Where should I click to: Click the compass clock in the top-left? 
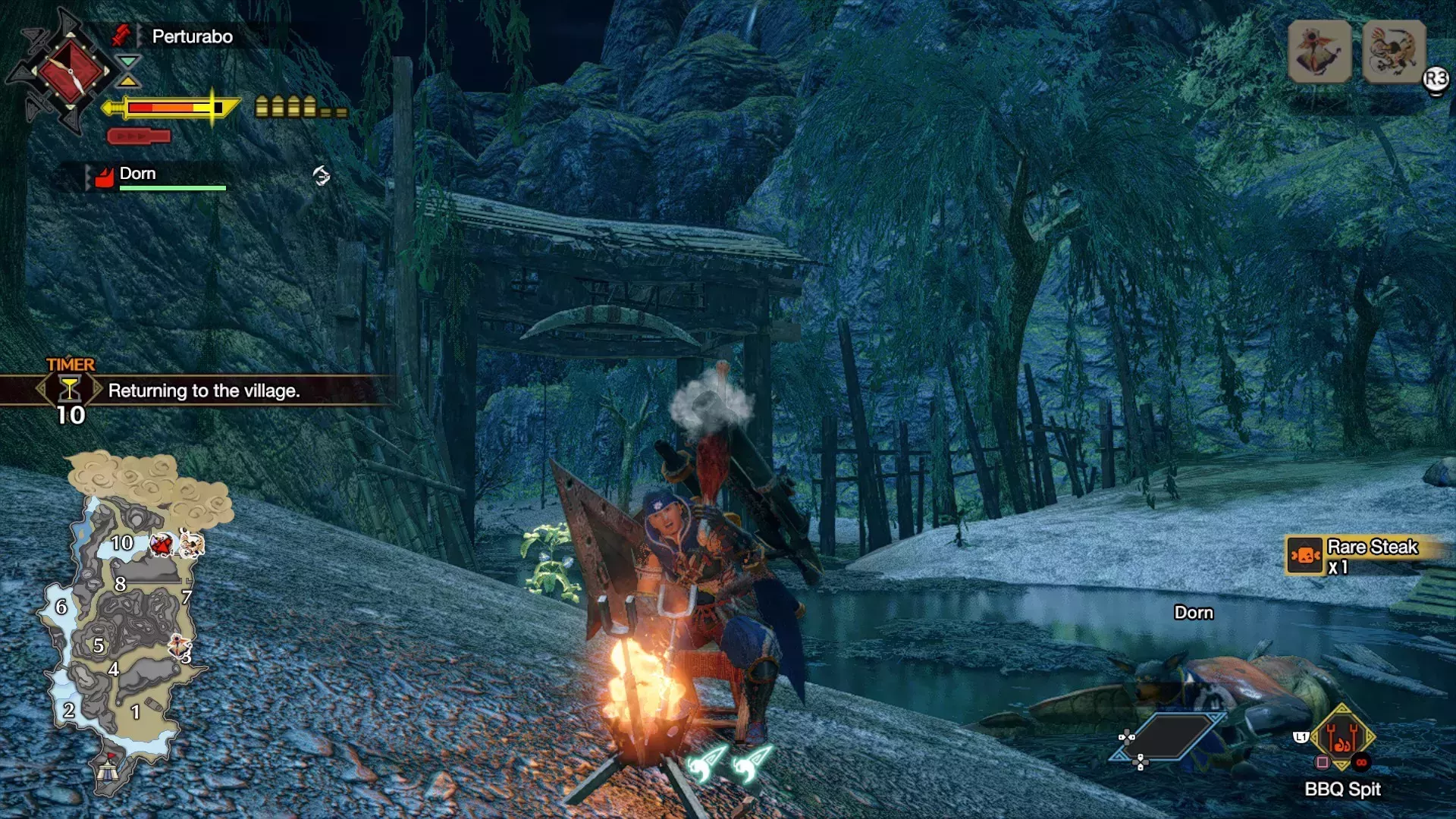[71, 71]
